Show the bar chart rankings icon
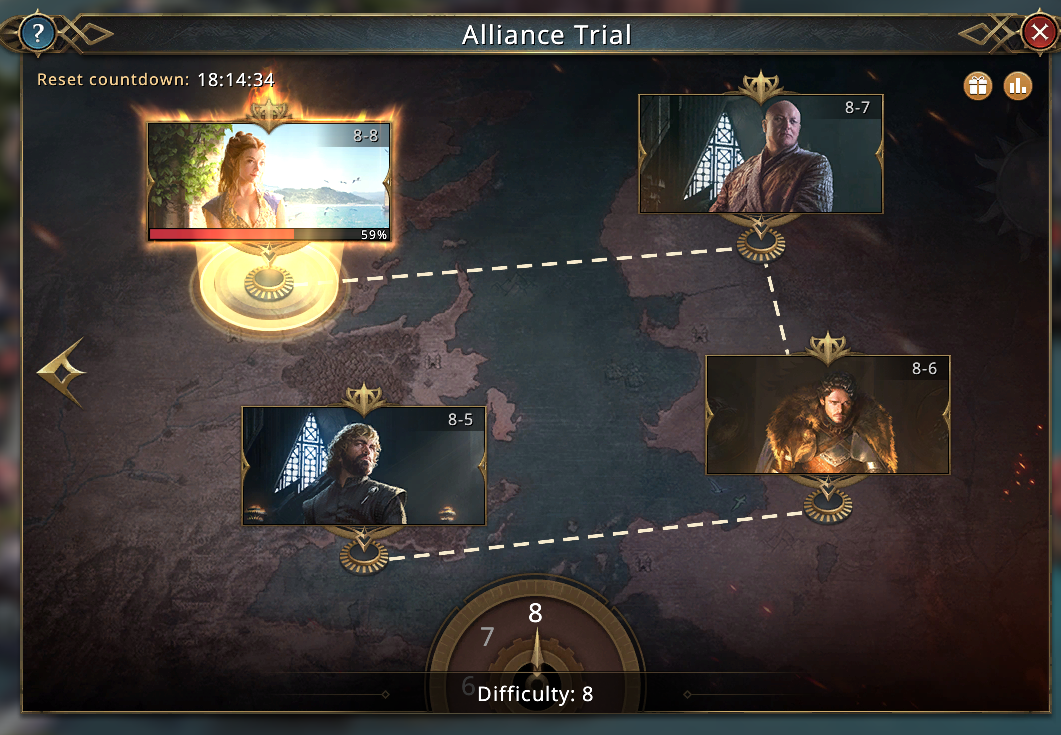Viewport: 1061px width, 735px height. point(1018,86)
